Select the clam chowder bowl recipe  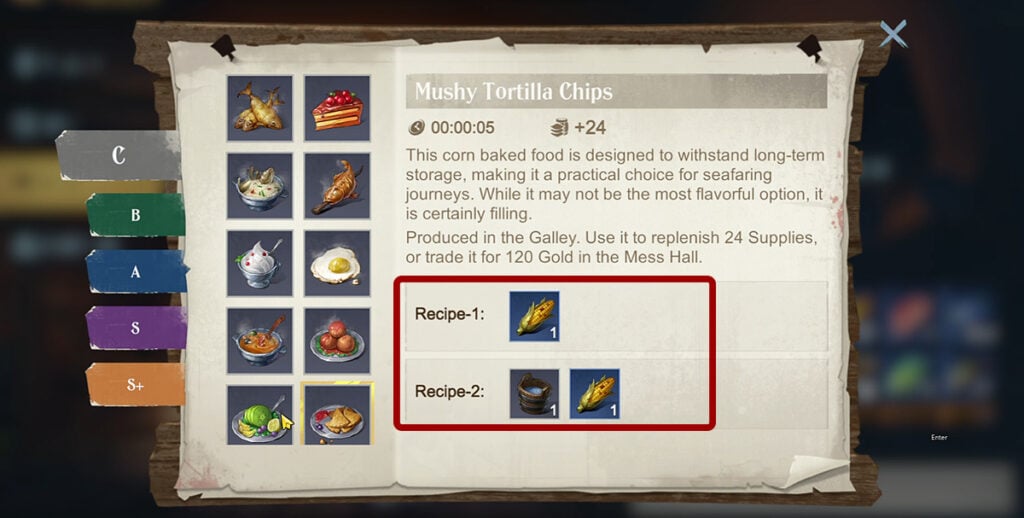click(259, 185)
